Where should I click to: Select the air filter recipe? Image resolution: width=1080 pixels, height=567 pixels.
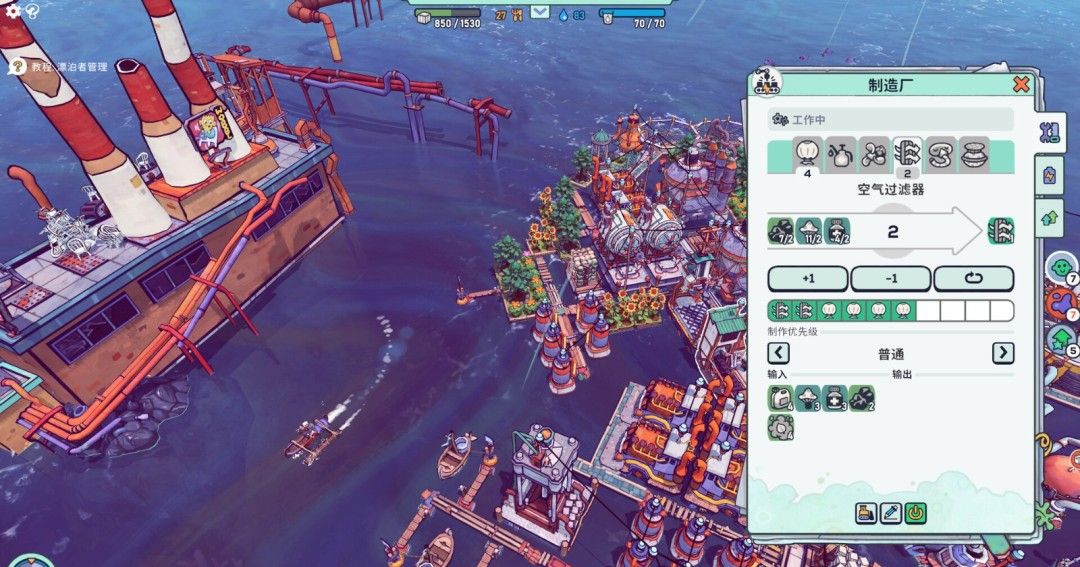pos(907,154)
